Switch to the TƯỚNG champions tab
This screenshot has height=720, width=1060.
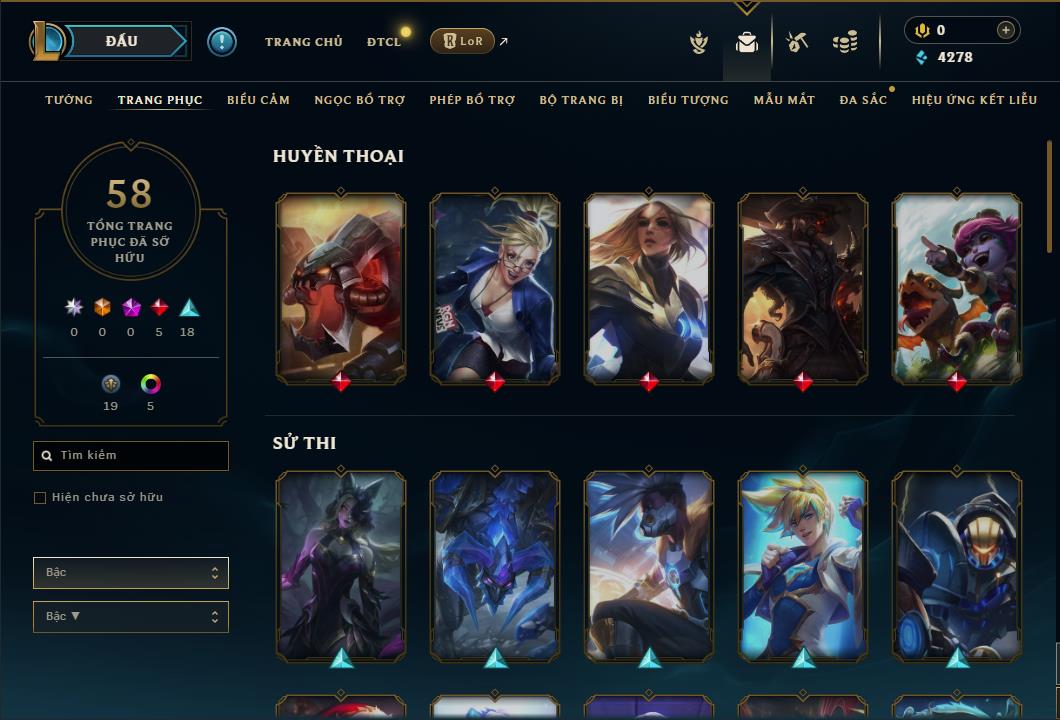click(x=69, y=100)
